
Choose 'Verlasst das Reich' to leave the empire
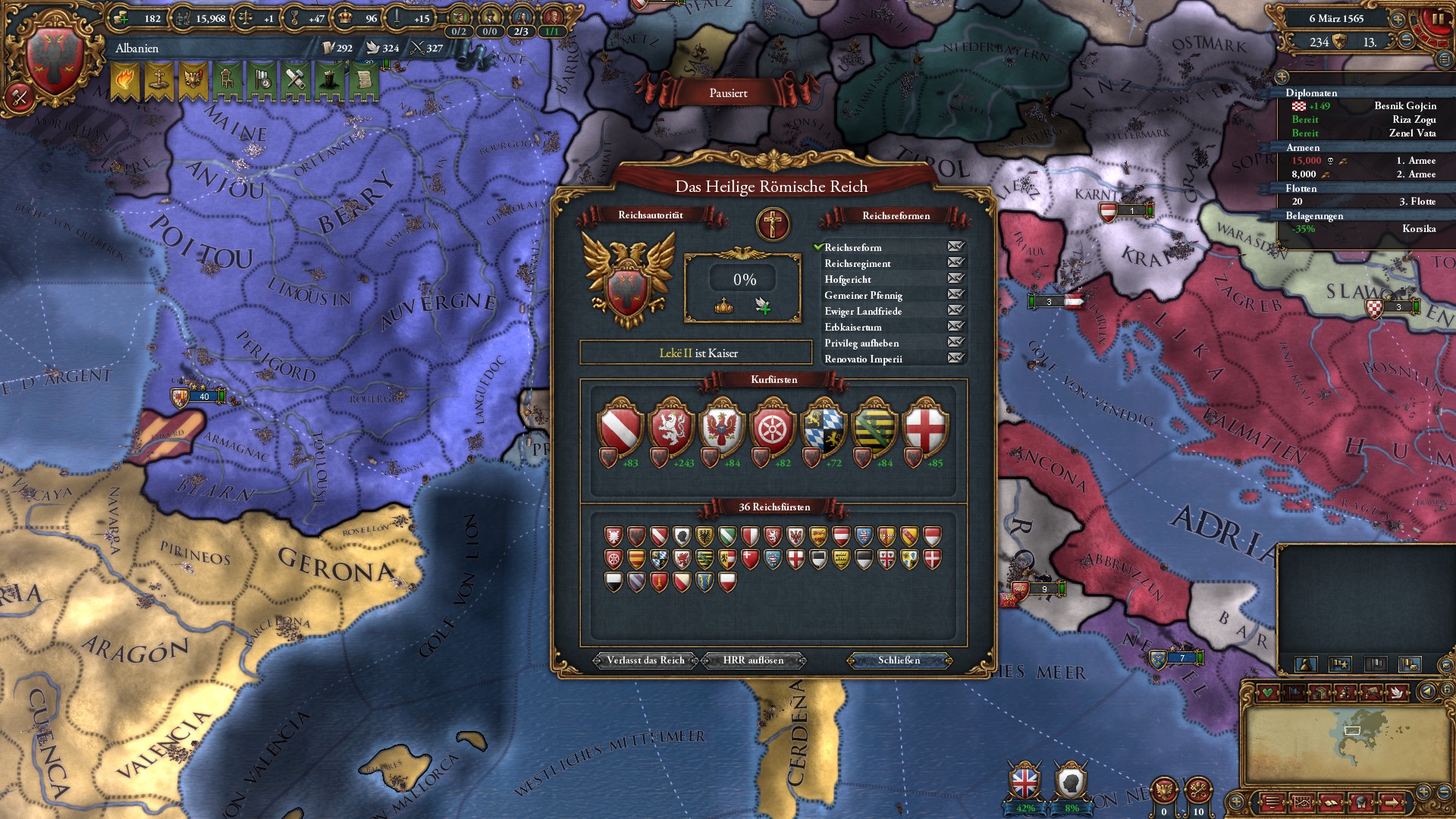tap(645, 661)
